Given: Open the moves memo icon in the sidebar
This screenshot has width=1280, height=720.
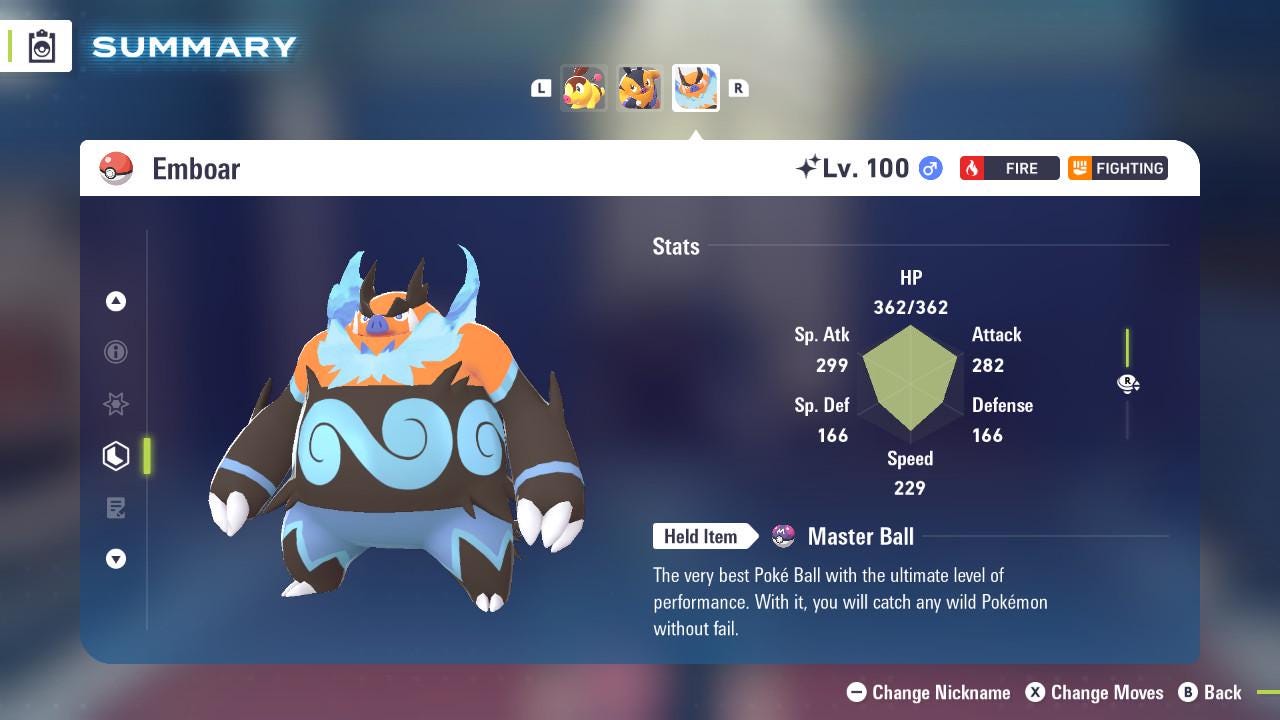Looking at the screenshot, I should (x=116, y=508).
